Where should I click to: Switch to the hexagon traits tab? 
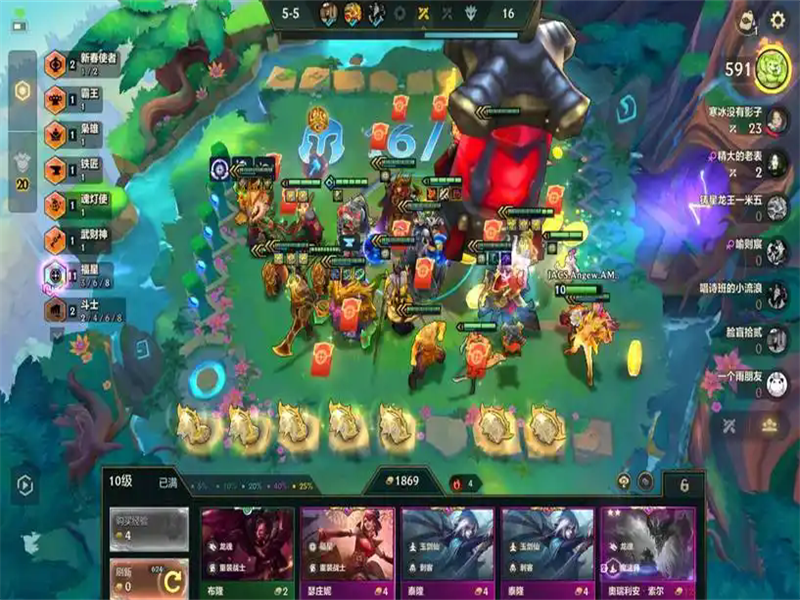(x=22, y=91)
